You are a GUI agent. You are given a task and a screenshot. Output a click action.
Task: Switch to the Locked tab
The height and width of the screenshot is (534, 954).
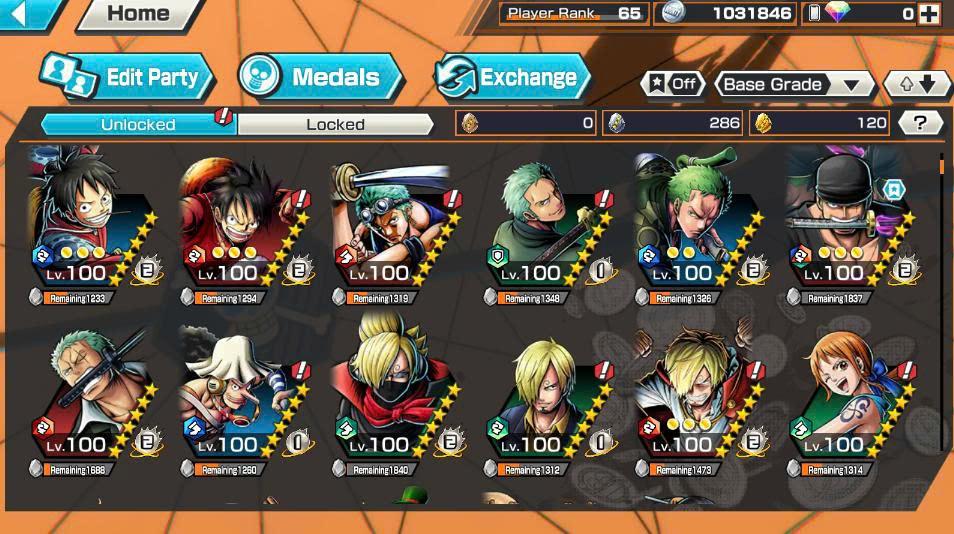pyautogui.click(x=335, y=124)
